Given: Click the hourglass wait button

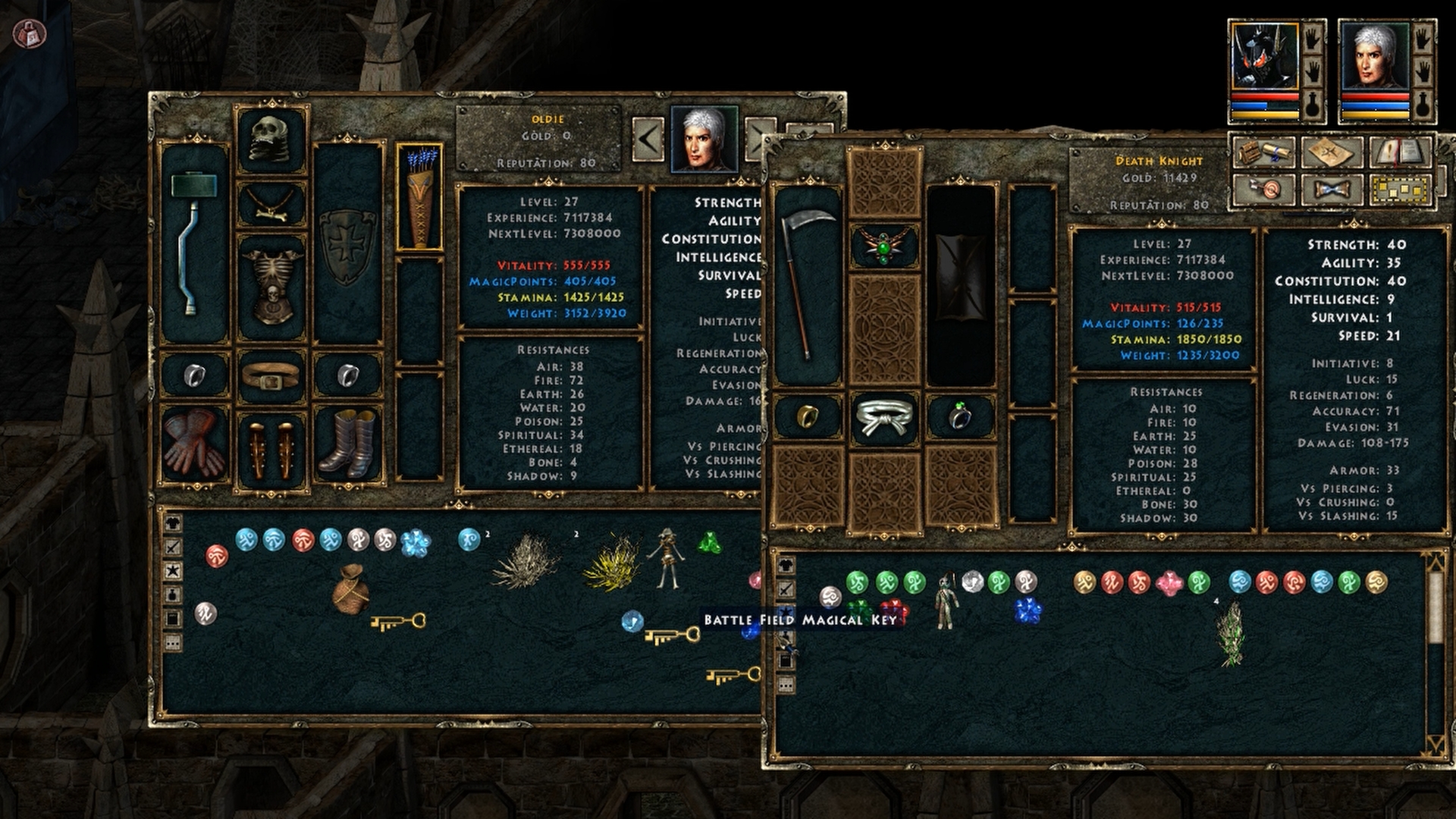Looking at the screenshot, I should pyautogui.click(x=1332, y=189).
